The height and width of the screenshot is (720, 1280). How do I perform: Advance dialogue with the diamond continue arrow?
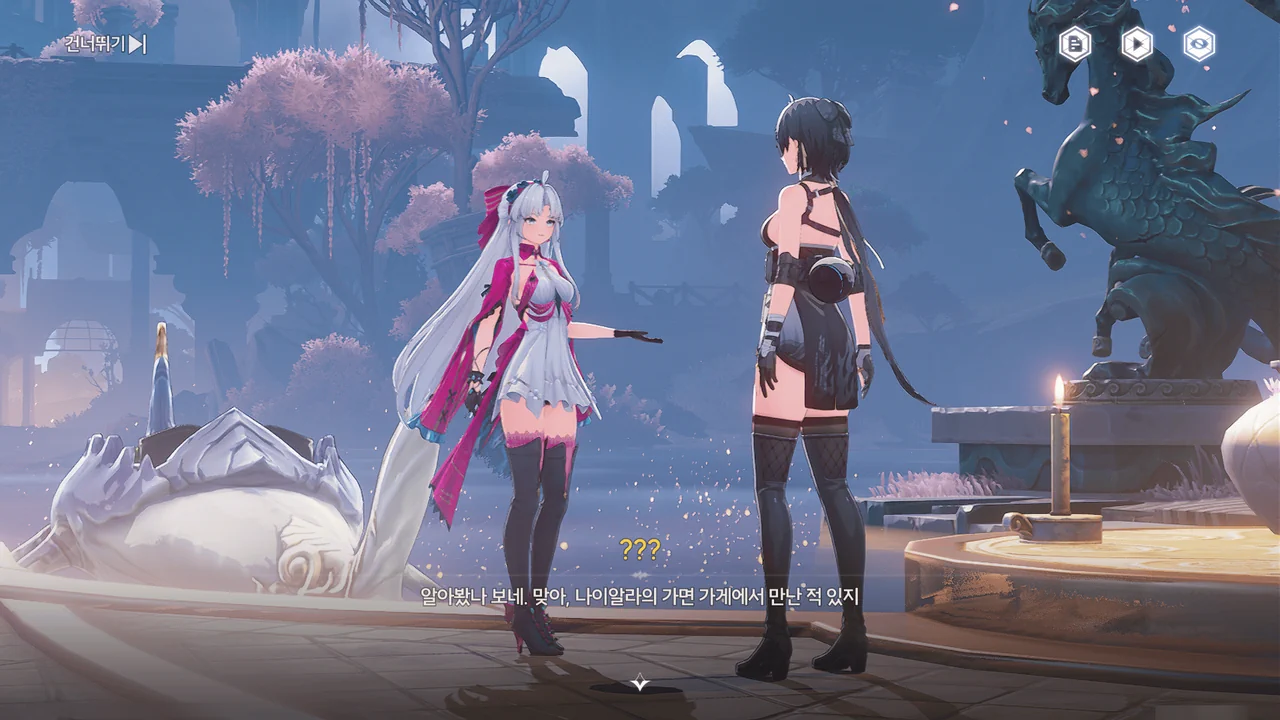coord(640,683)
